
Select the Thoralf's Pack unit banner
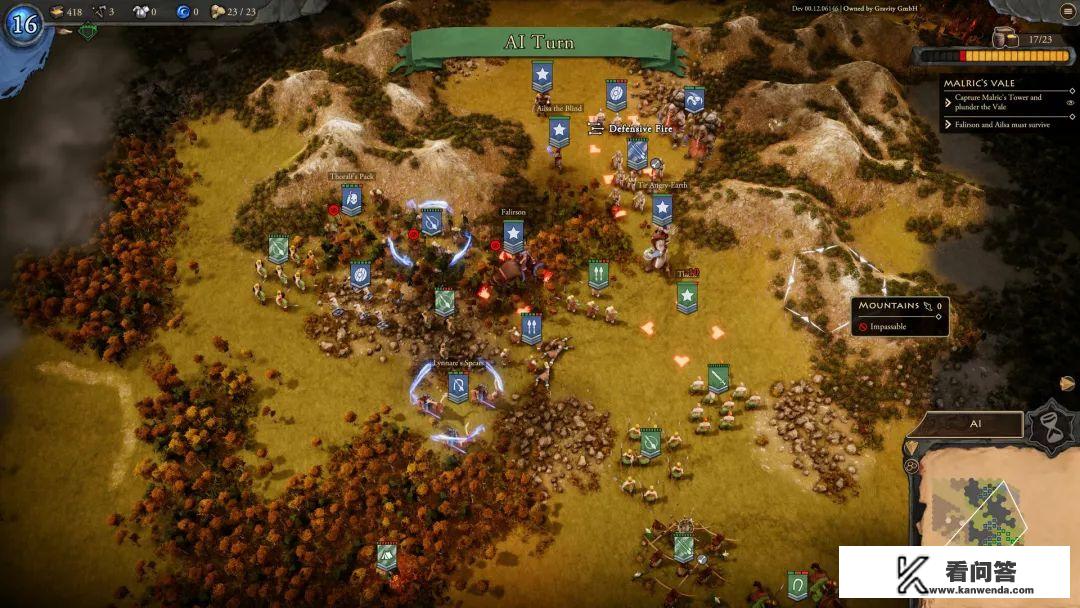(351, 199)
